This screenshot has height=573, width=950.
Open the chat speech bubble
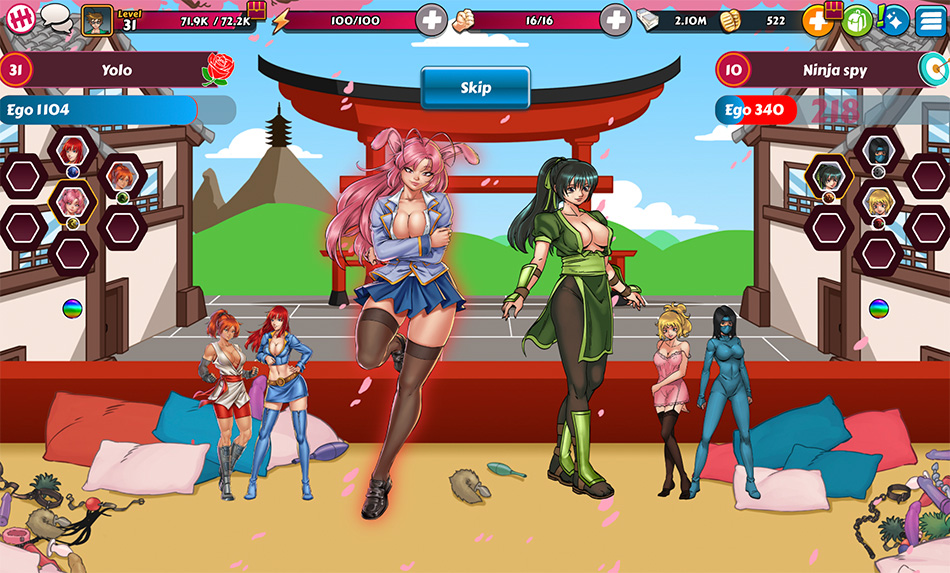56,19
